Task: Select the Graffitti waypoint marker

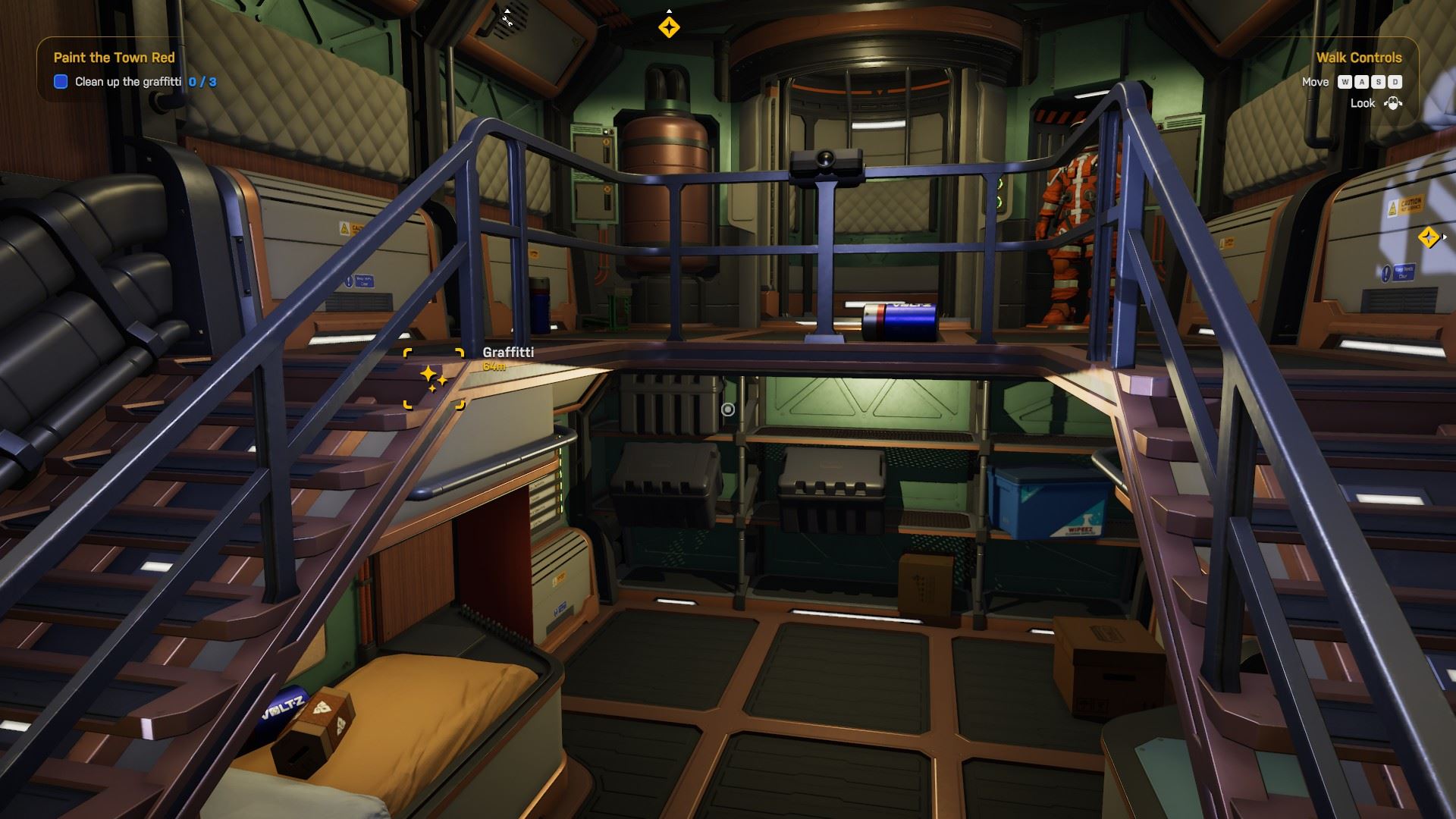Action: [434, 378]
